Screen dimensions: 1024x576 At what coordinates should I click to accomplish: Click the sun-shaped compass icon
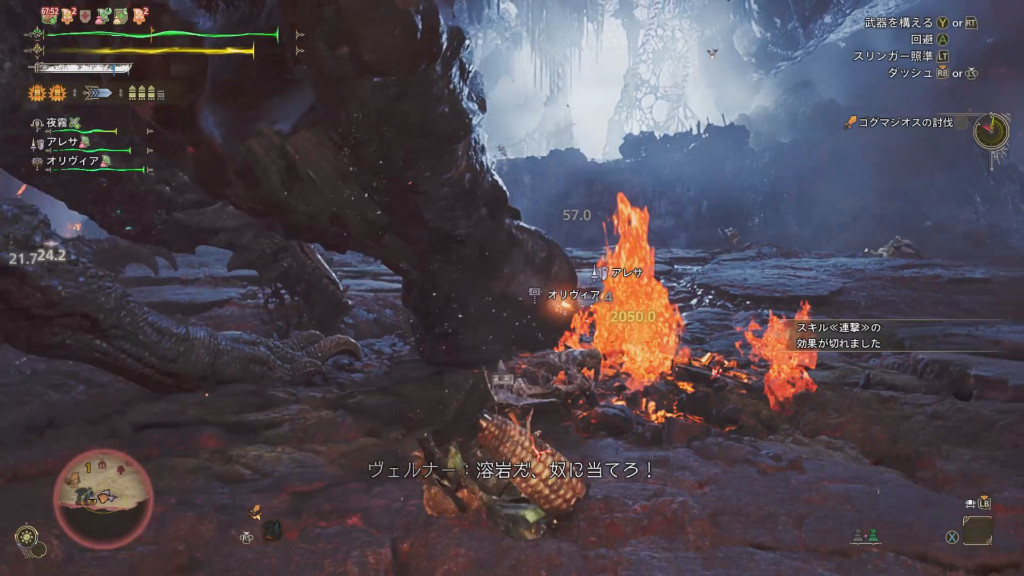point(24,535)
